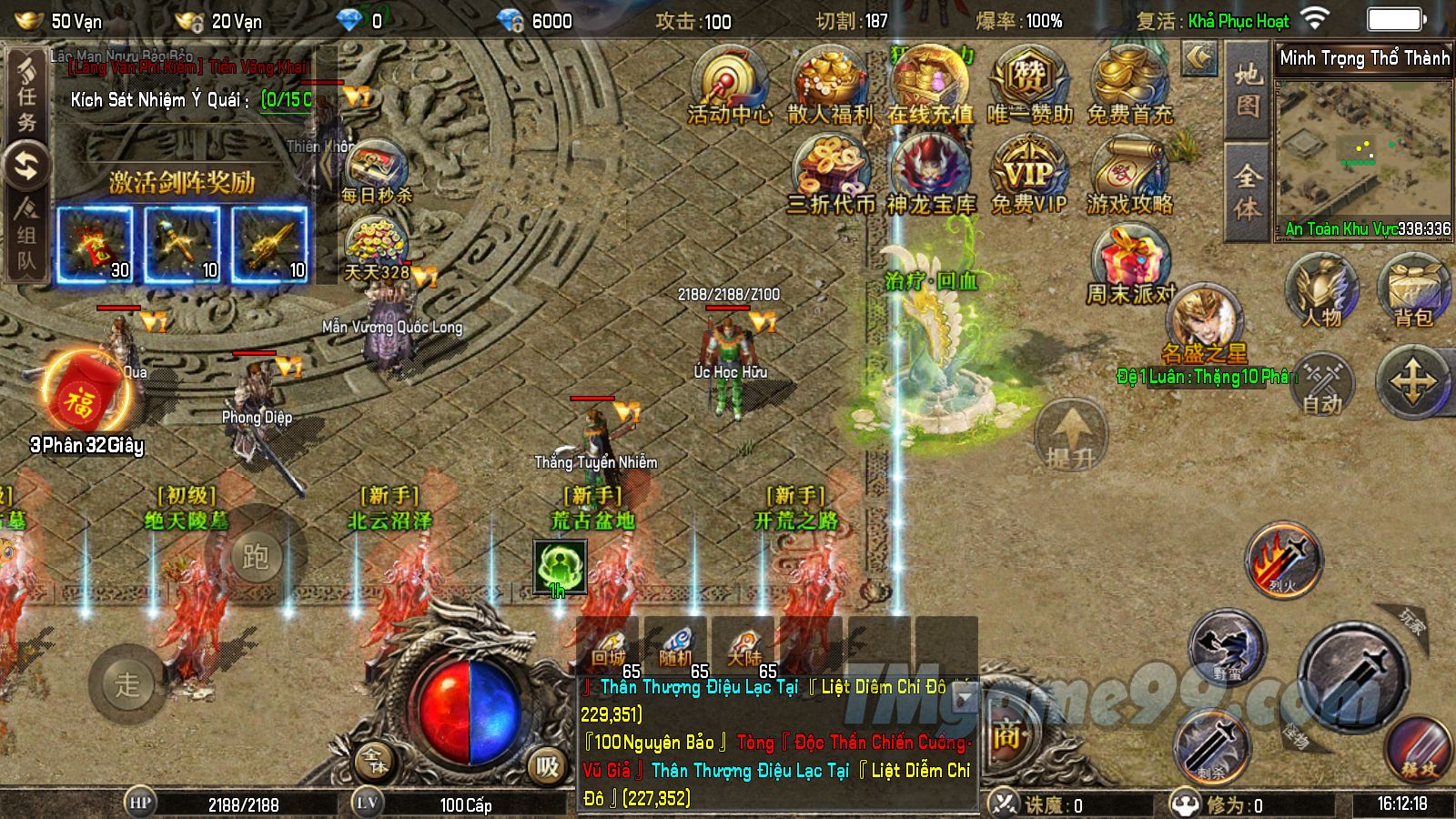Open the 在线充值 recharge icon
The image size is (1456, 819).
pyautogui.click(x=930, y=84)
